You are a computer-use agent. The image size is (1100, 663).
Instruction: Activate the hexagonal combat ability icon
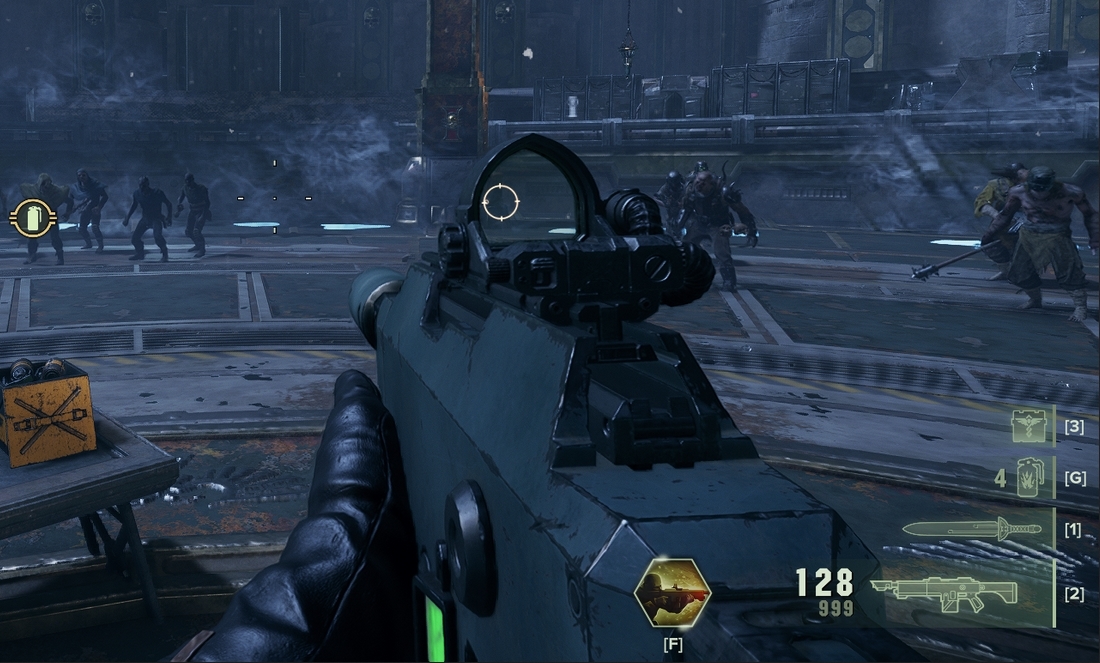[672, 593]
